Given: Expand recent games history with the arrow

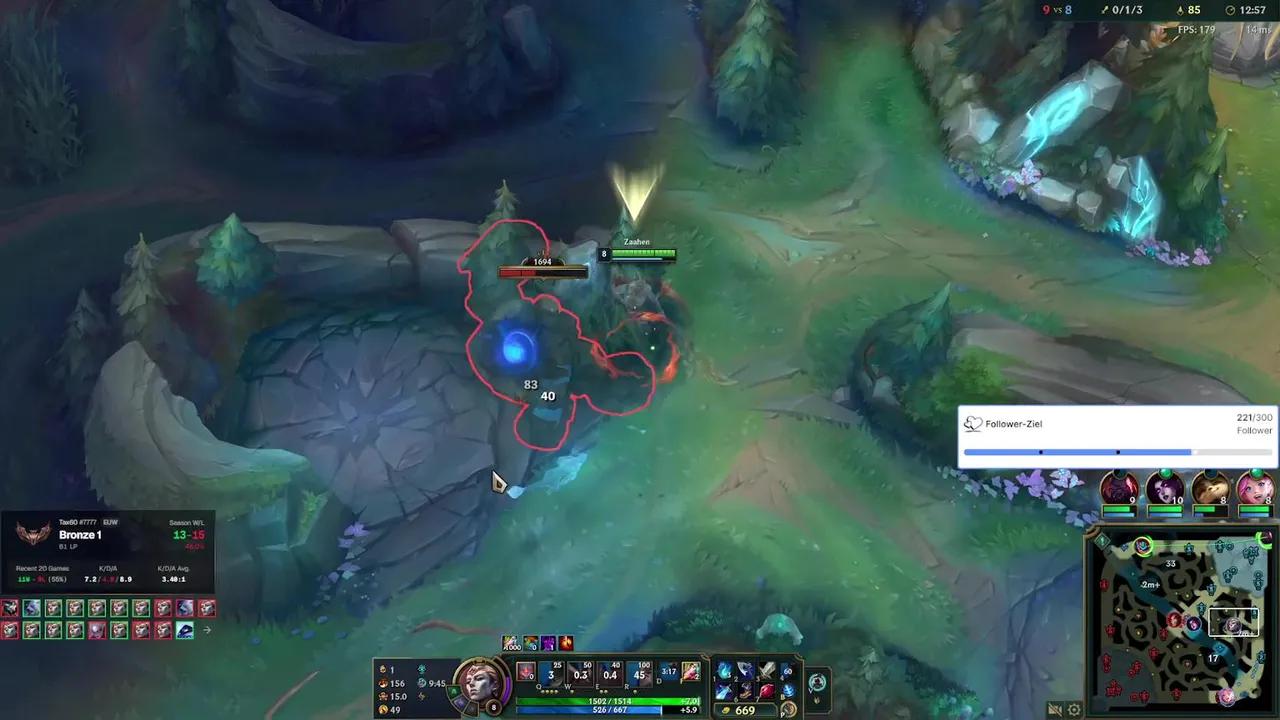Looking at the screenshot, I should [207, 630].
